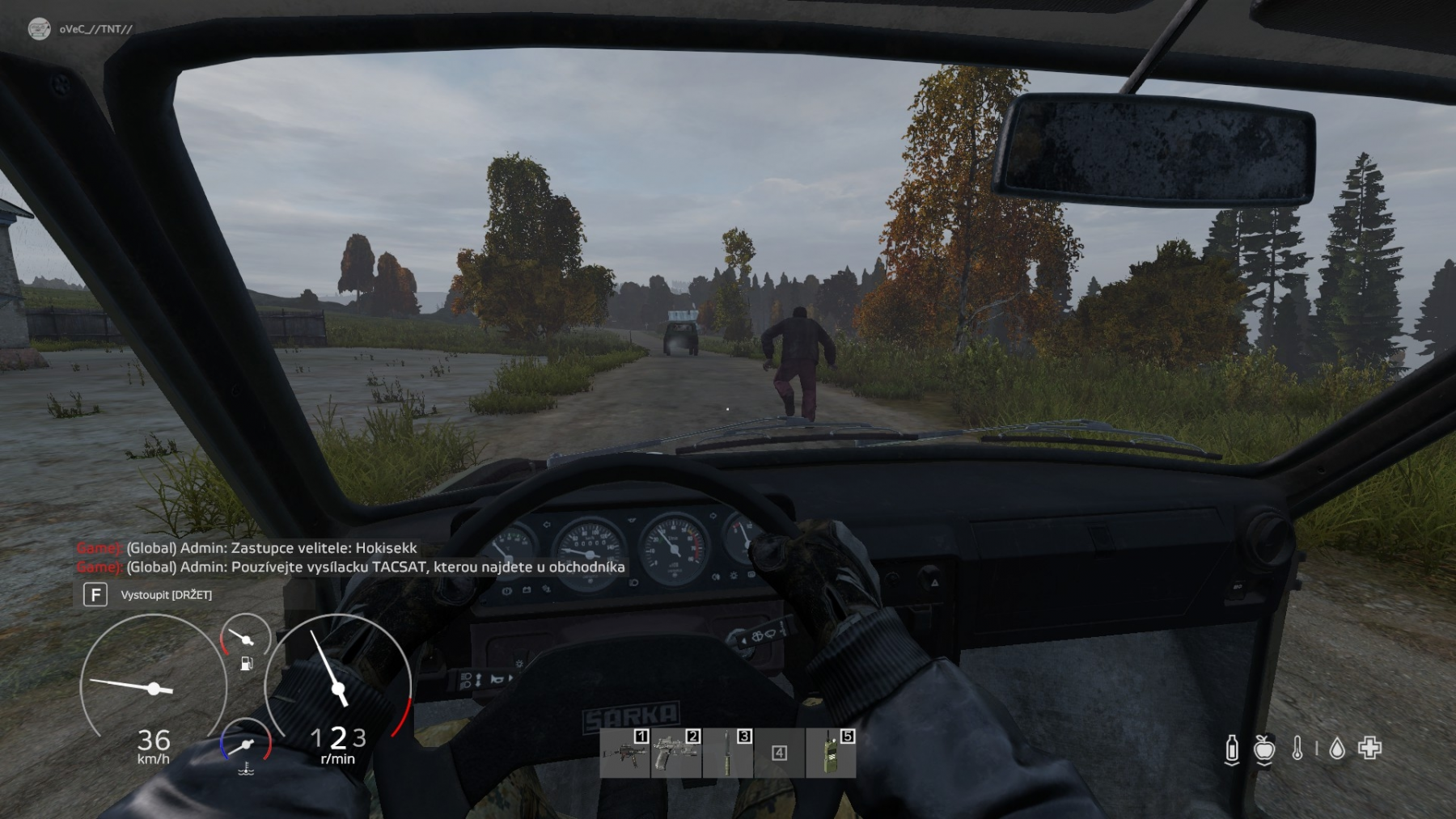Click the Admin TACSAT chat message line
The image size is (1456, 819).
coord(375,567)
